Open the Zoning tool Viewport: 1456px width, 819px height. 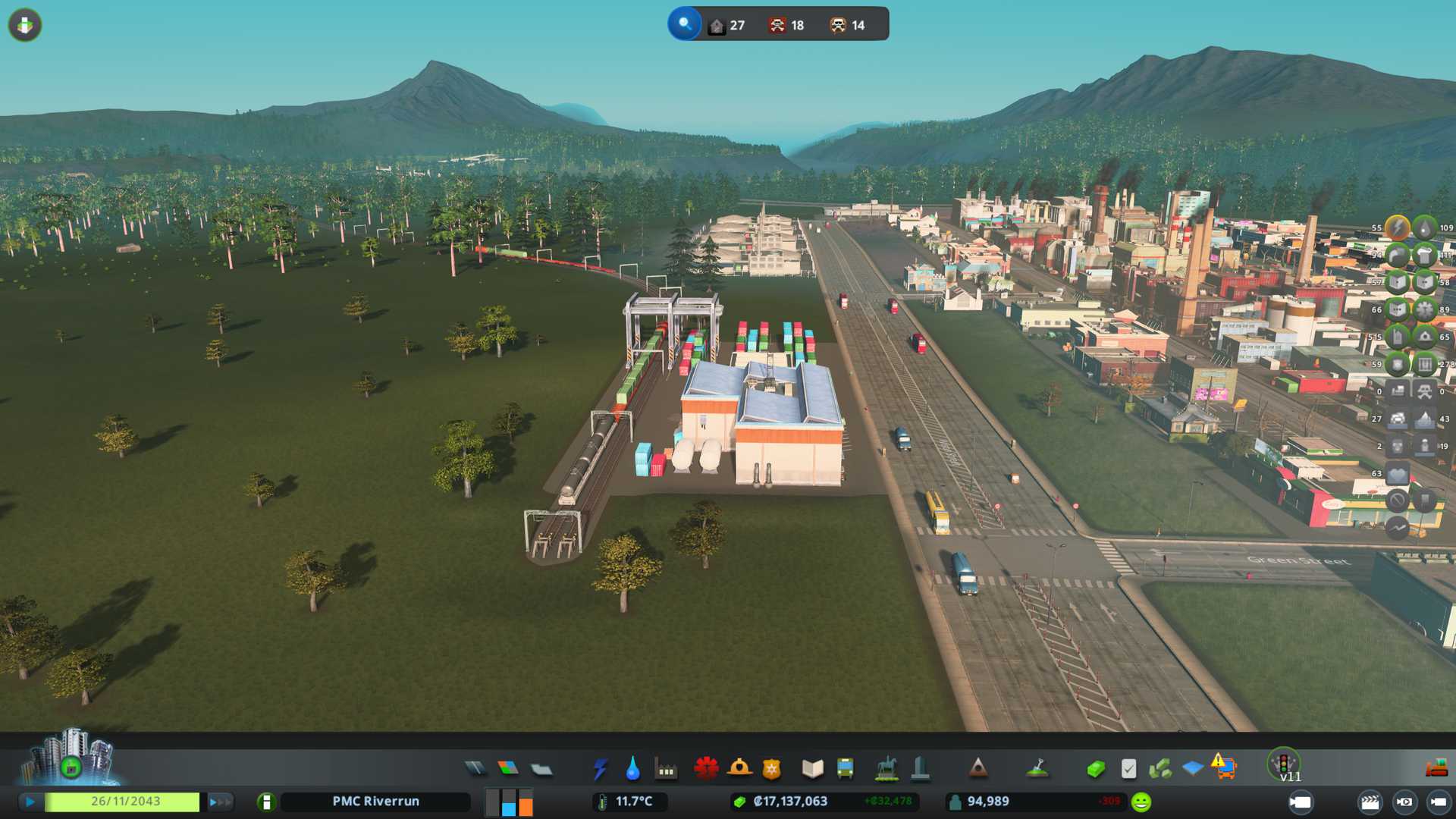[x=508, y=769]
